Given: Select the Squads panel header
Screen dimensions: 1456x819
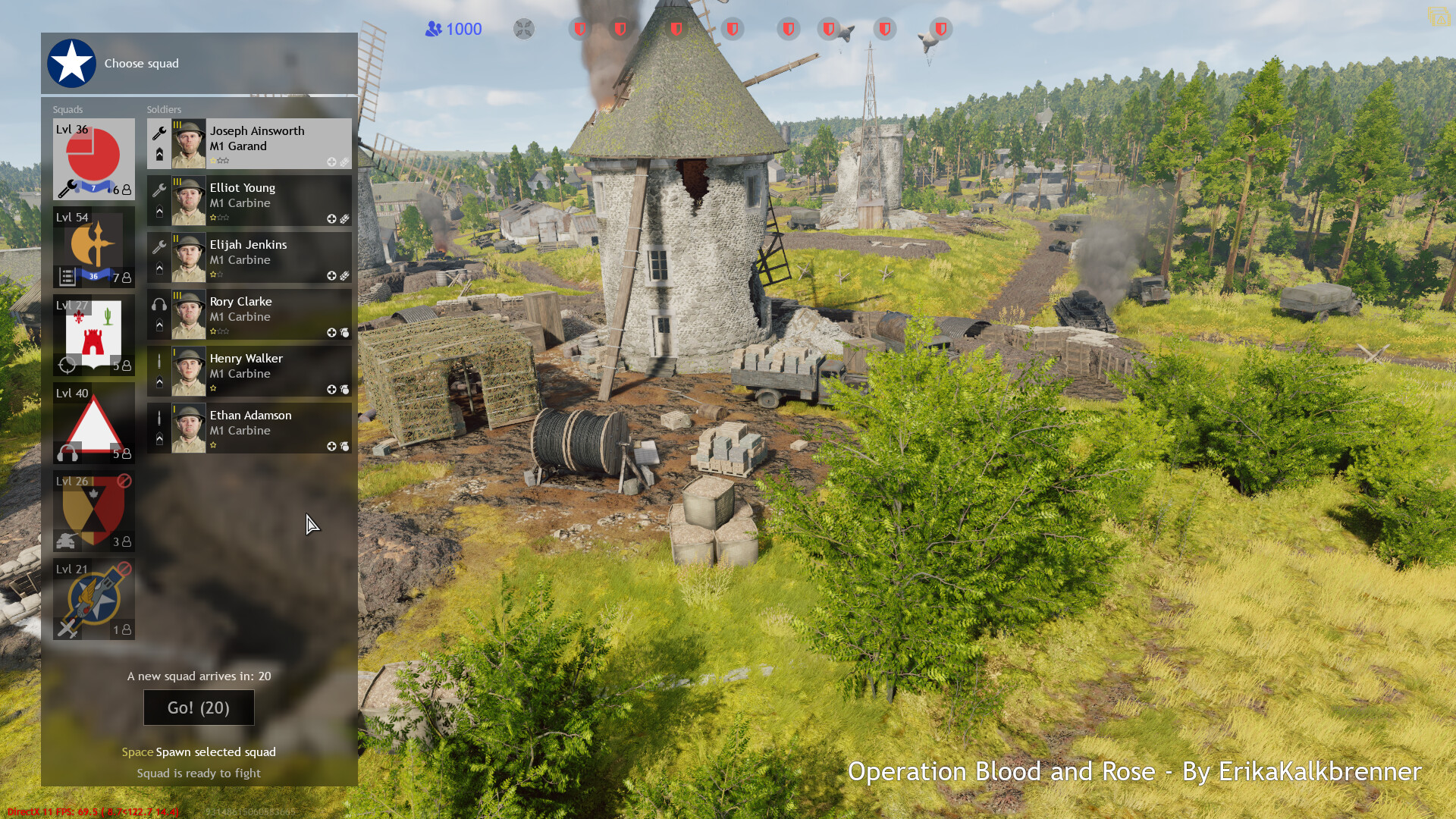Looking at the screenshot, I should pyautogui.click(x=69, y=109).
